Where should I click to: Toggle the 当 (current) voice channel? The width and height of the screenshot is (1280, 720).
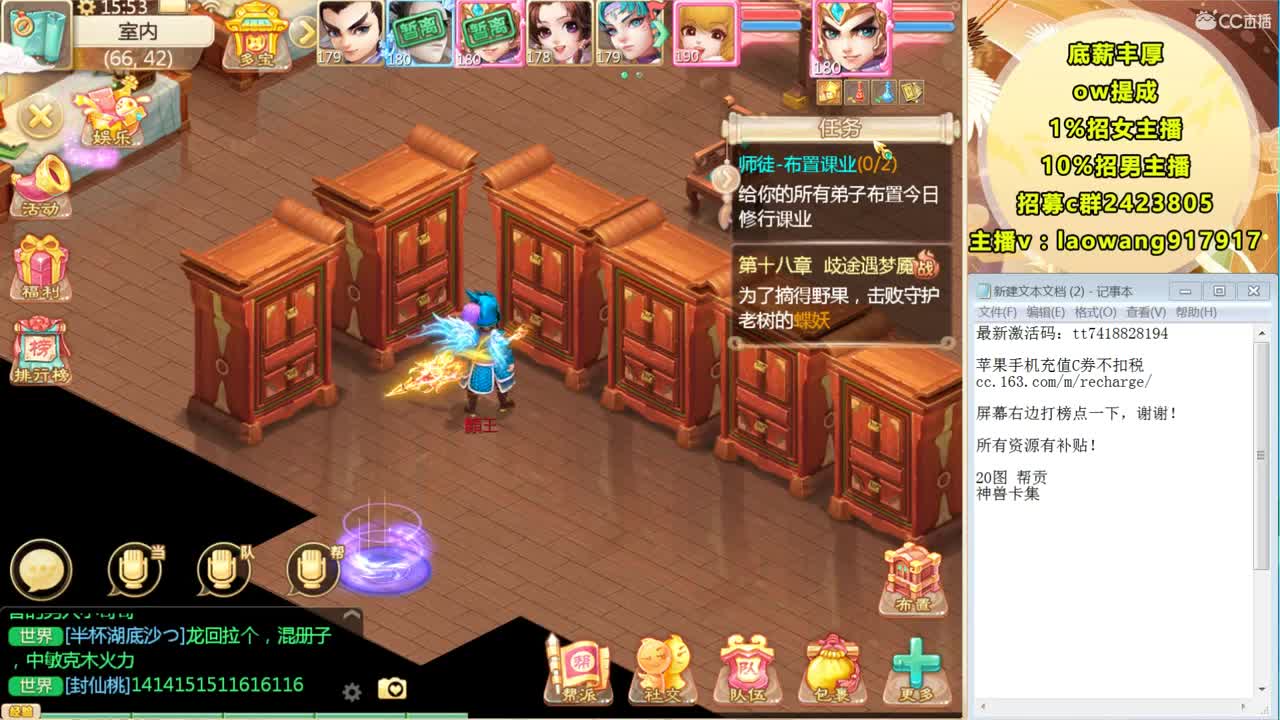coord(133,568)
